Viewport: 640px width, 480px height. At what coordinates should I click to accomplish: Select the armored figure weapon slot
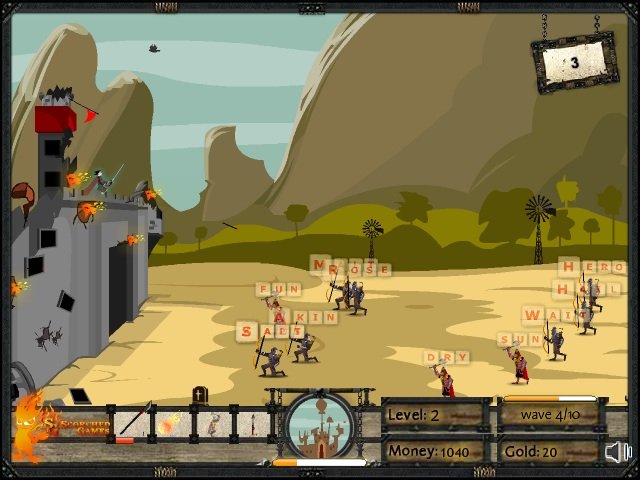[213, 422]
